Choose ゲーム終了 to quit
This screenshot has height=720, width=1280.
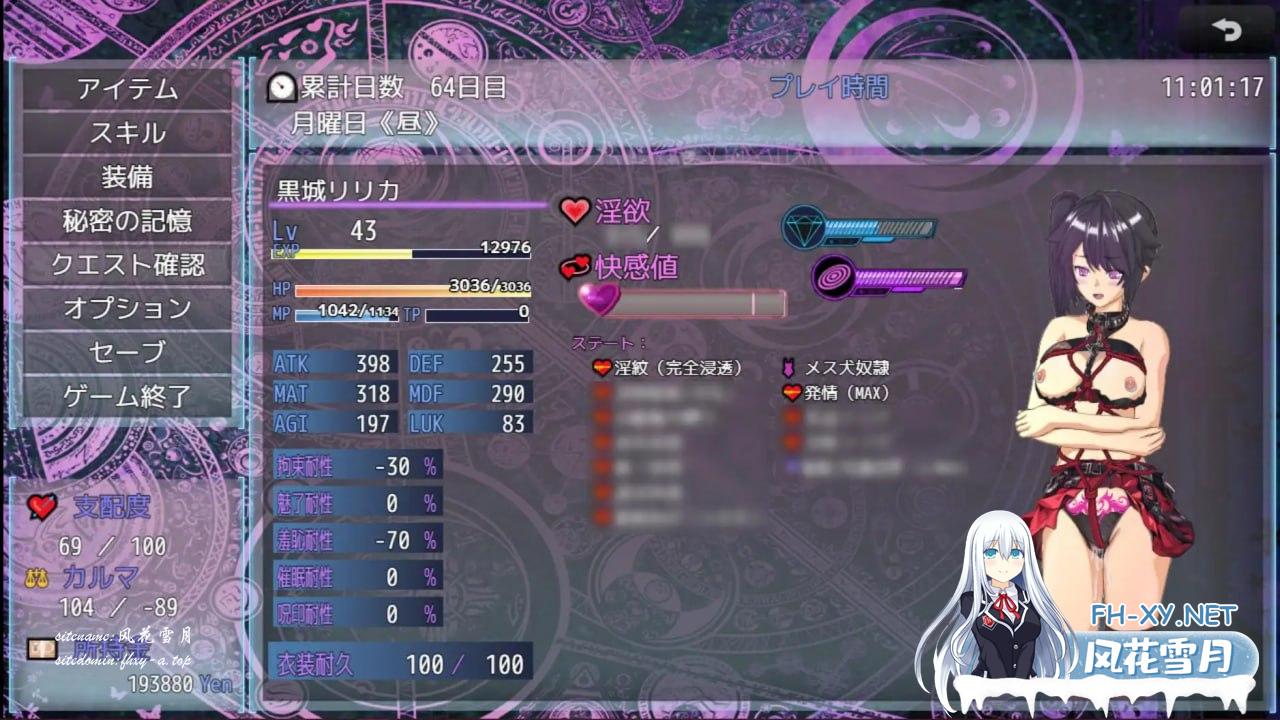127,396
